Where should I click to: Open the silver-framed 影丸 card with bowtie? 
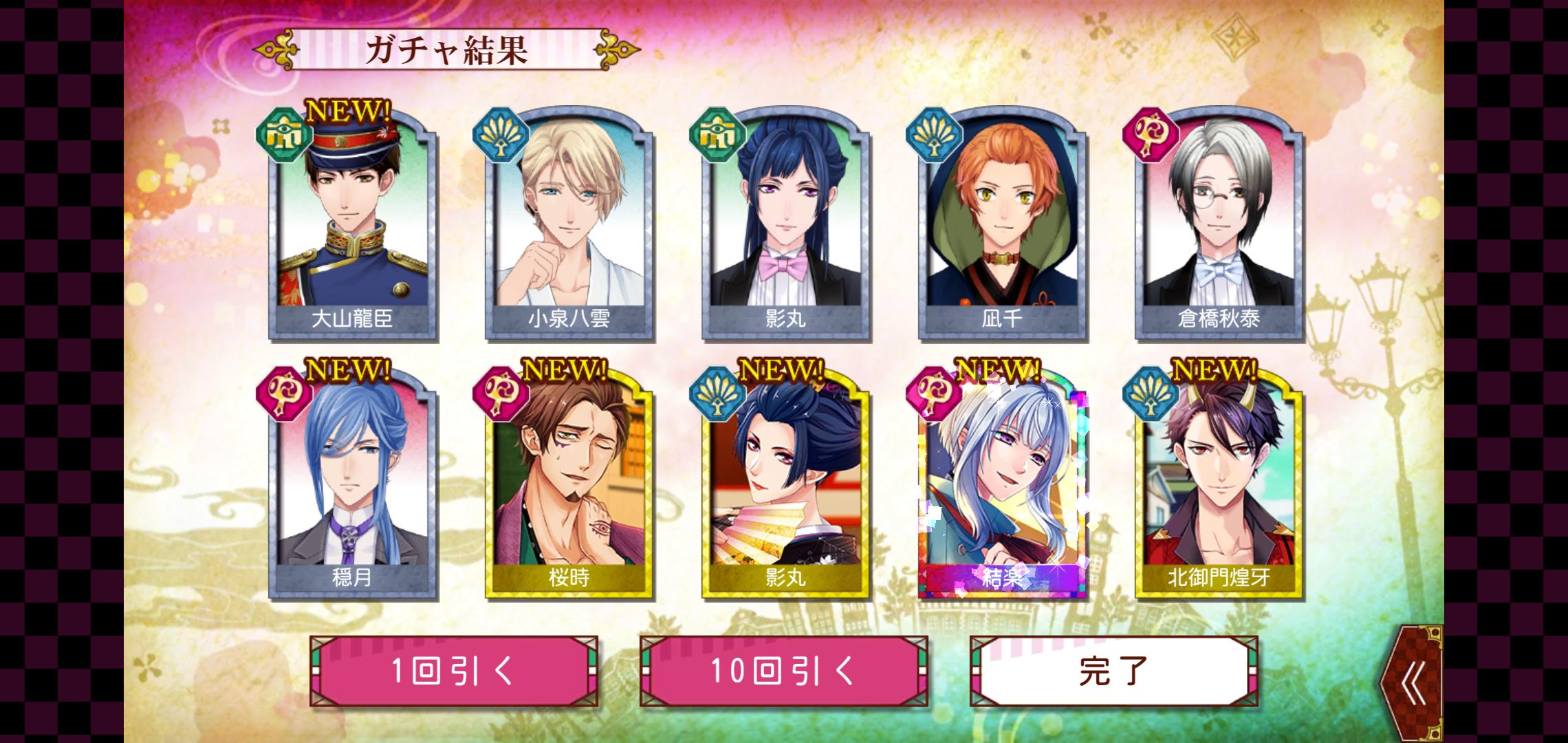pyautogui.click(x=785, y=227)
